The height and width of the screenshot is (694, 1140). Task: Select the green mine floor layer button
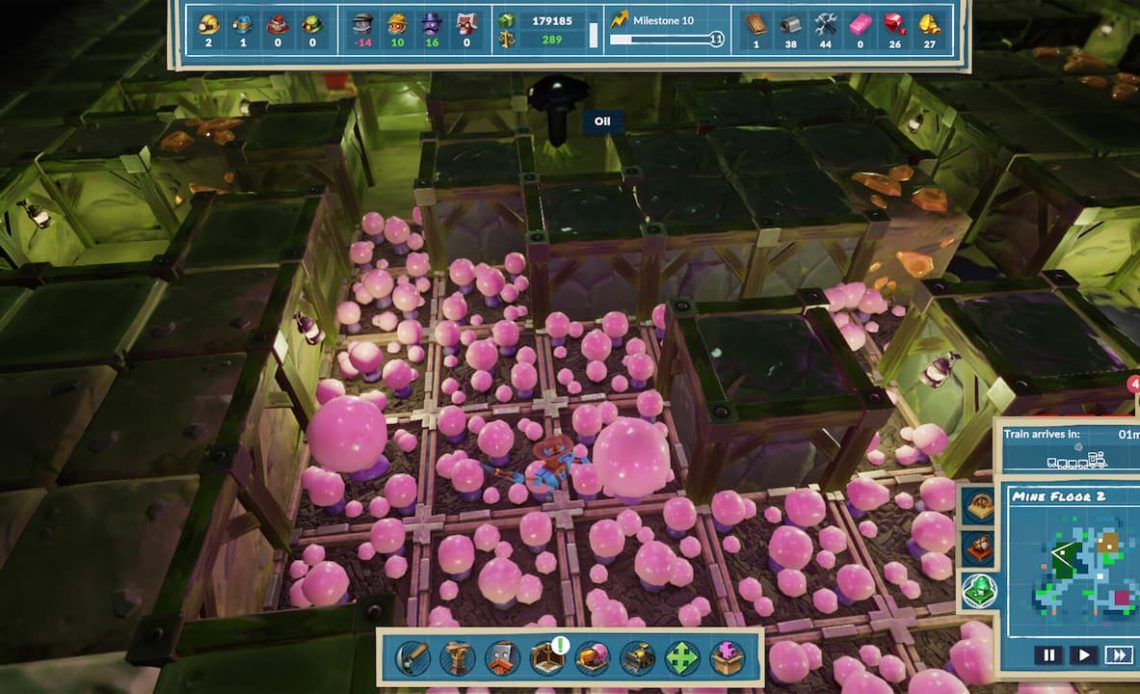pyautogui.click(x=979, y=591)
